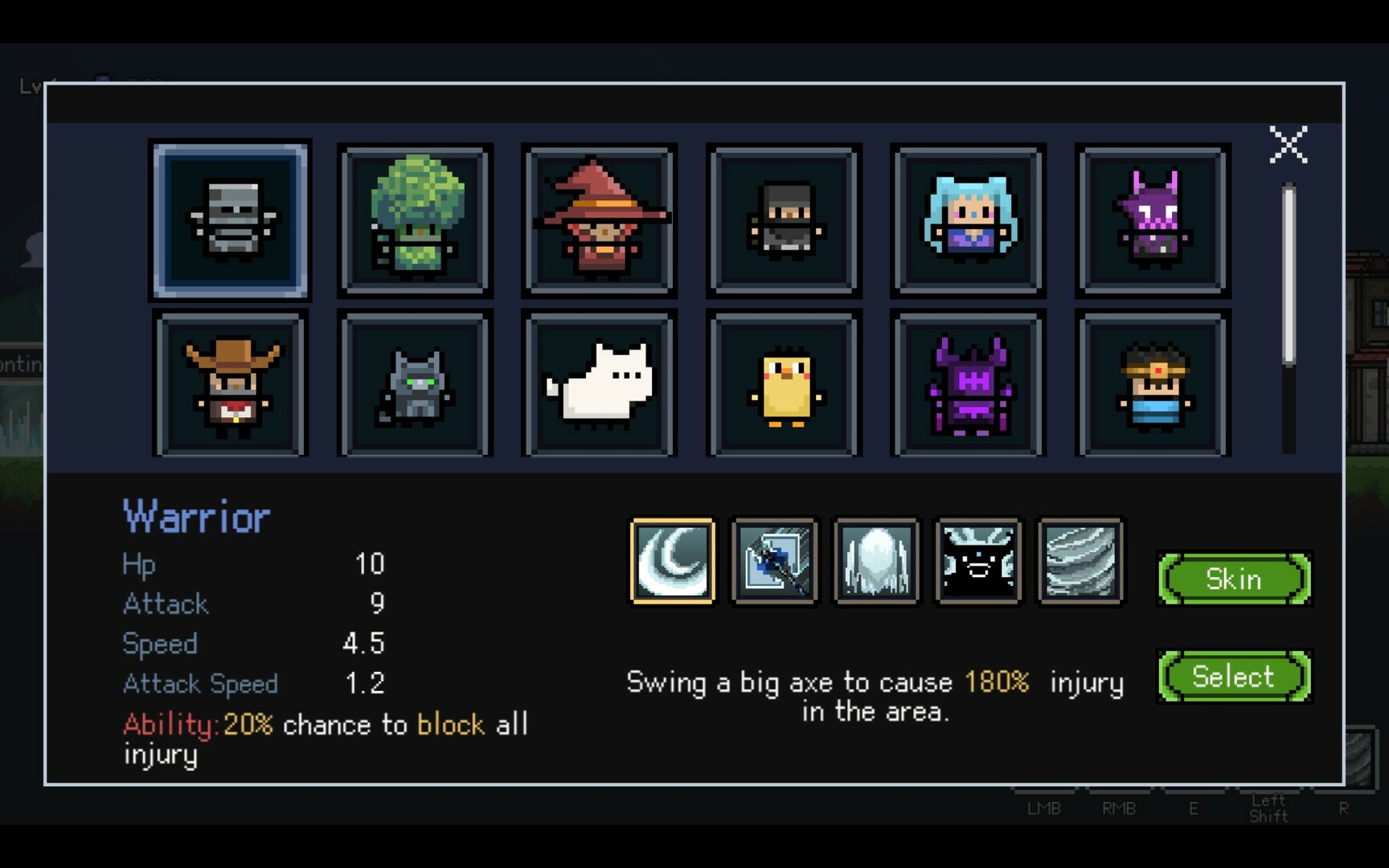Select the crescent moon ability icon
The height and width of the screenshot is (868, 1389).
click(672, 561)
